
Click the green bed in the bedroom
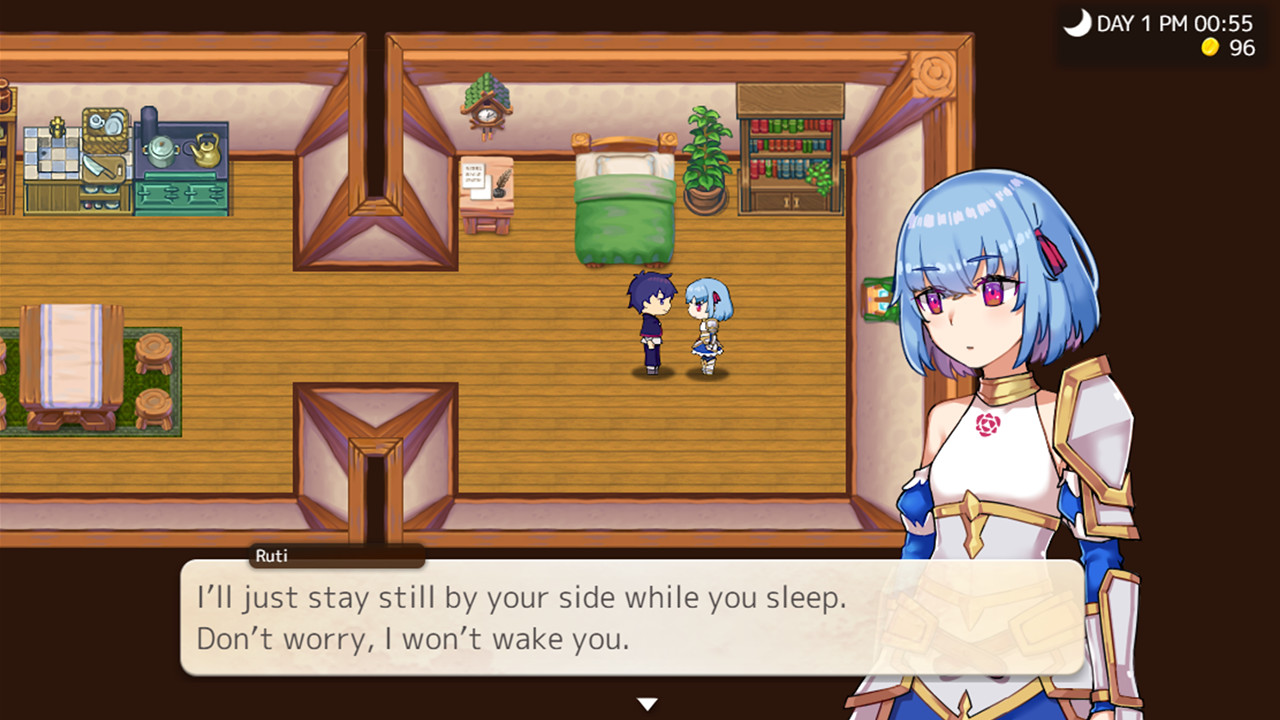tap(622, 200)
